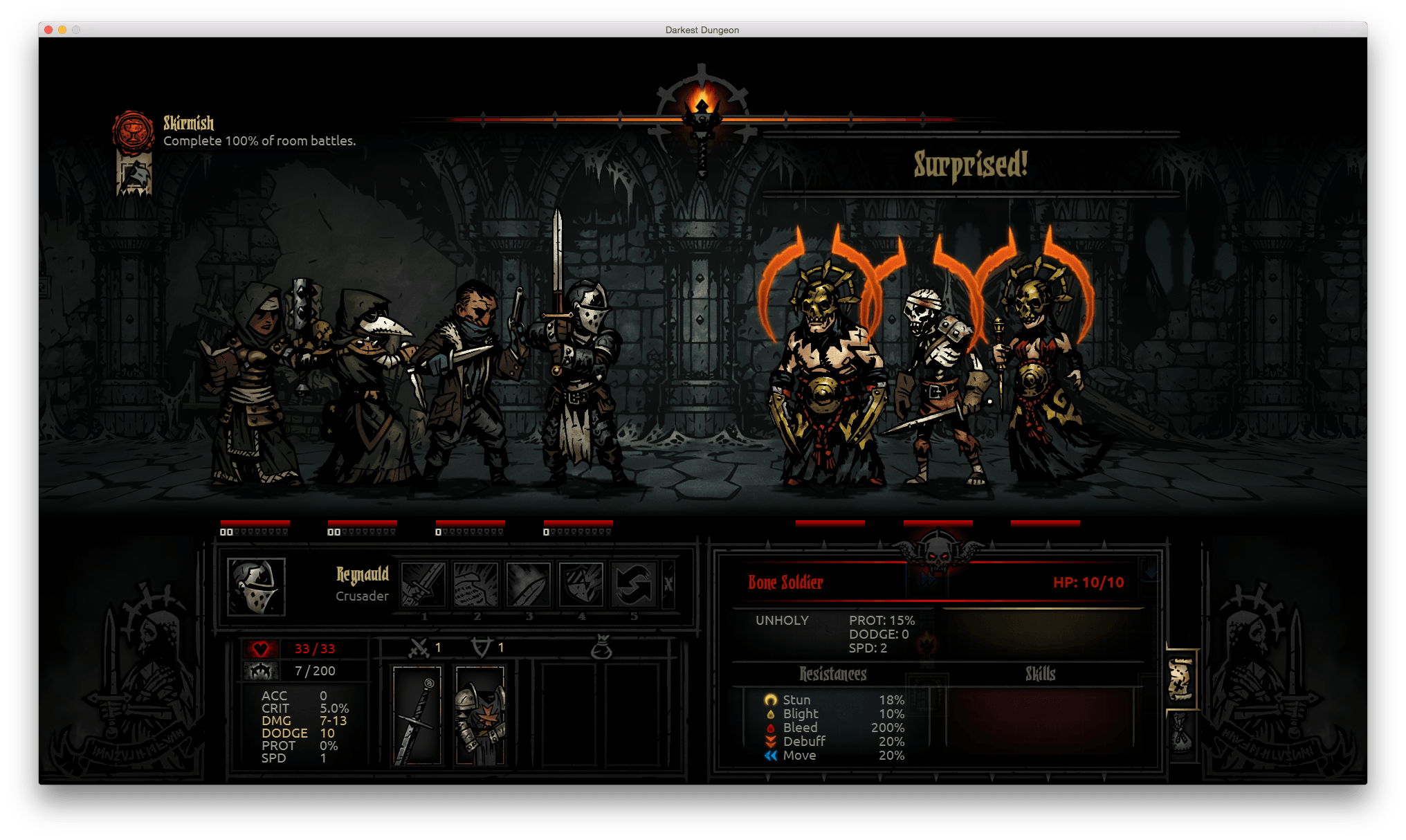The image size is (1406, 840).
Task: Open Reynauld's Crusader portrait
Action: pos(256,587)
